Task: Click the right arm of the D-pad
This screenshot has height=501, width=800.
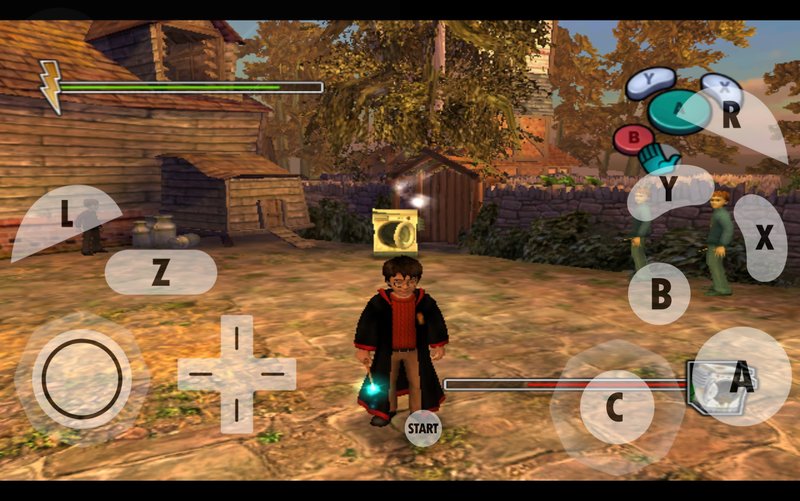Action: [273, 374]
